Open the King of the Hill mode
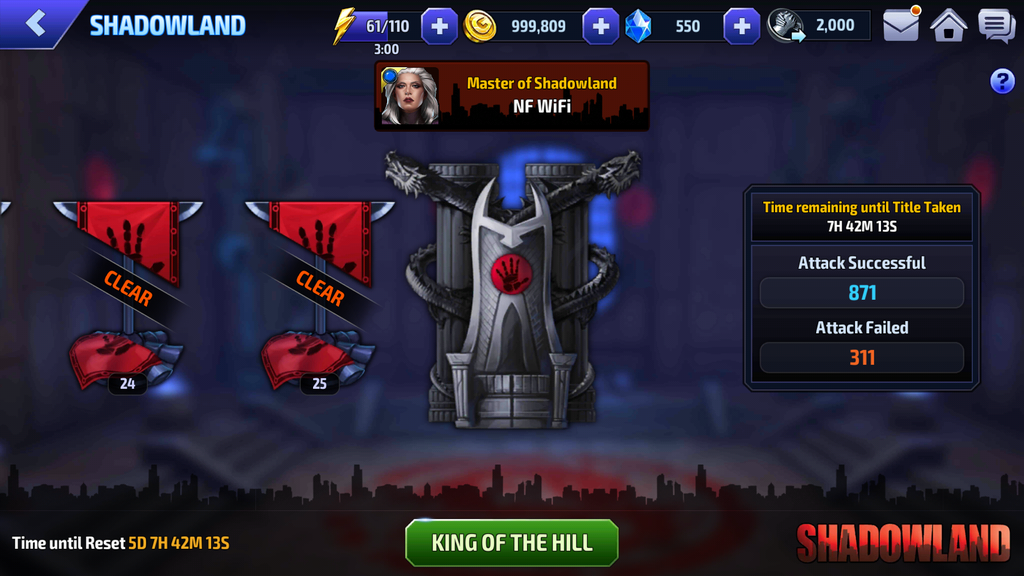The width and height of the screenshot is (1024, 576). [x=512, y=543]
